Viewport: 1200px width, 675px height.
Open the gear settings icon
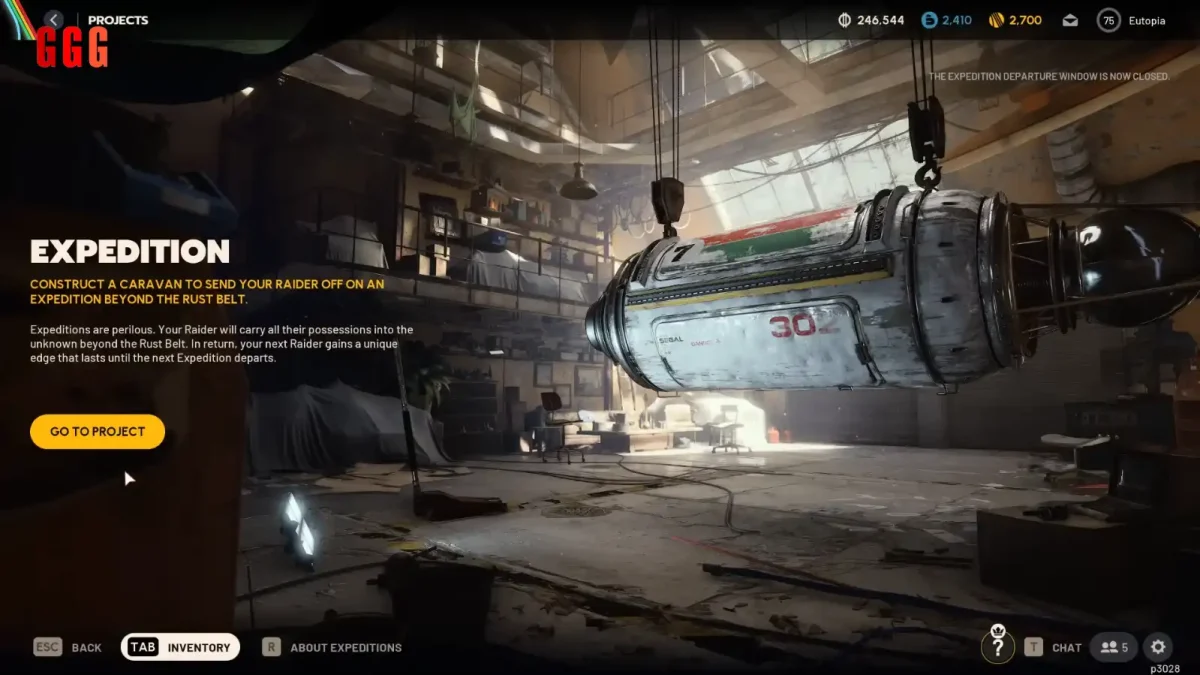click(1157, 647)
